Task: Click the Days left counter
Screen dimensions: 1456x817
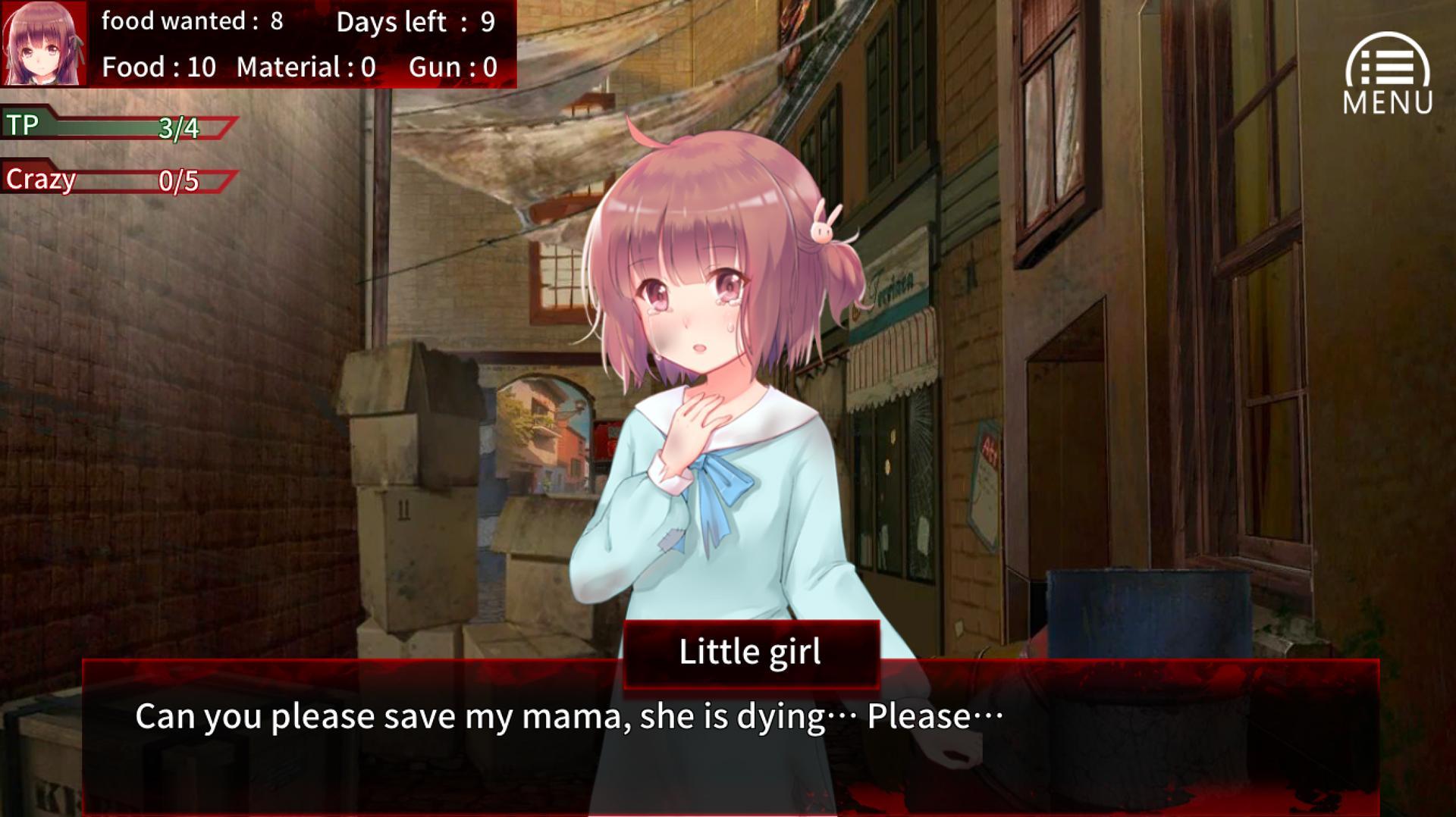Action: pyautogui.click(x=417, y=23)
